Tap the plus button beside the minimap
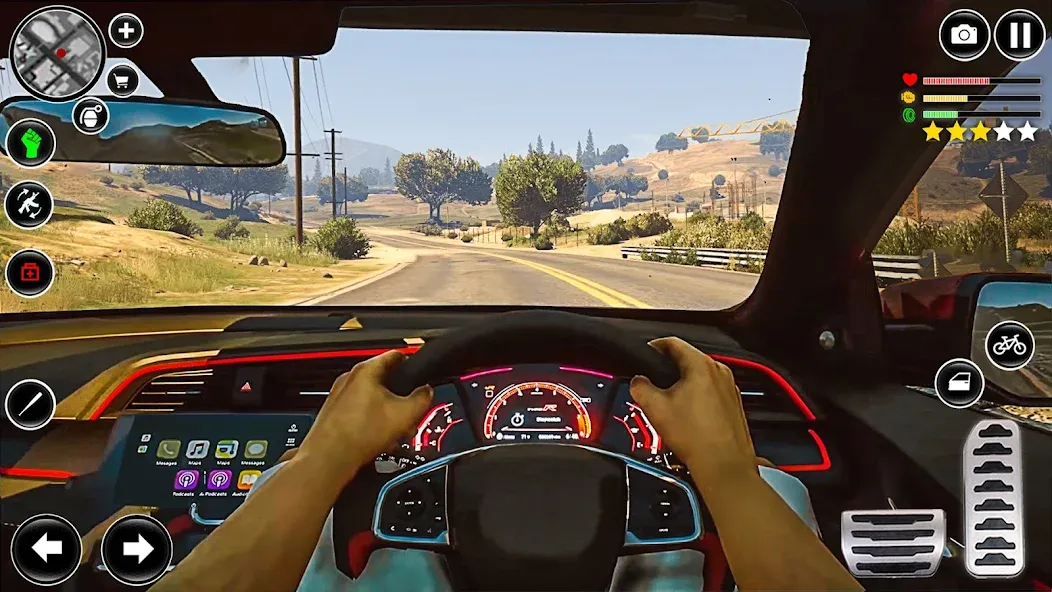 pyautogui.click(x=125, y=30)
